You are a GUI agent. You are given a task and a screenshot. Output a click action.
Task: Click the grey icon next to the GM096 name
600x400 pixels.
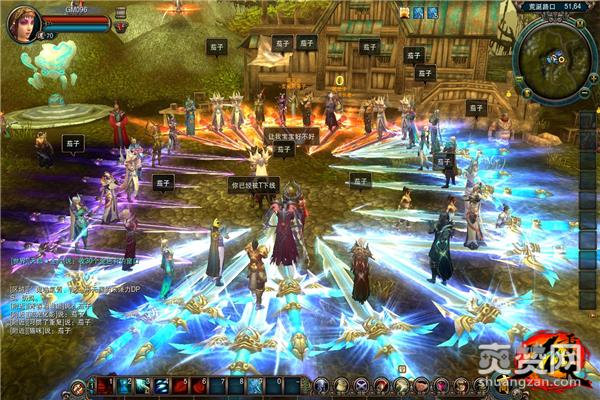tap(121, 9)
